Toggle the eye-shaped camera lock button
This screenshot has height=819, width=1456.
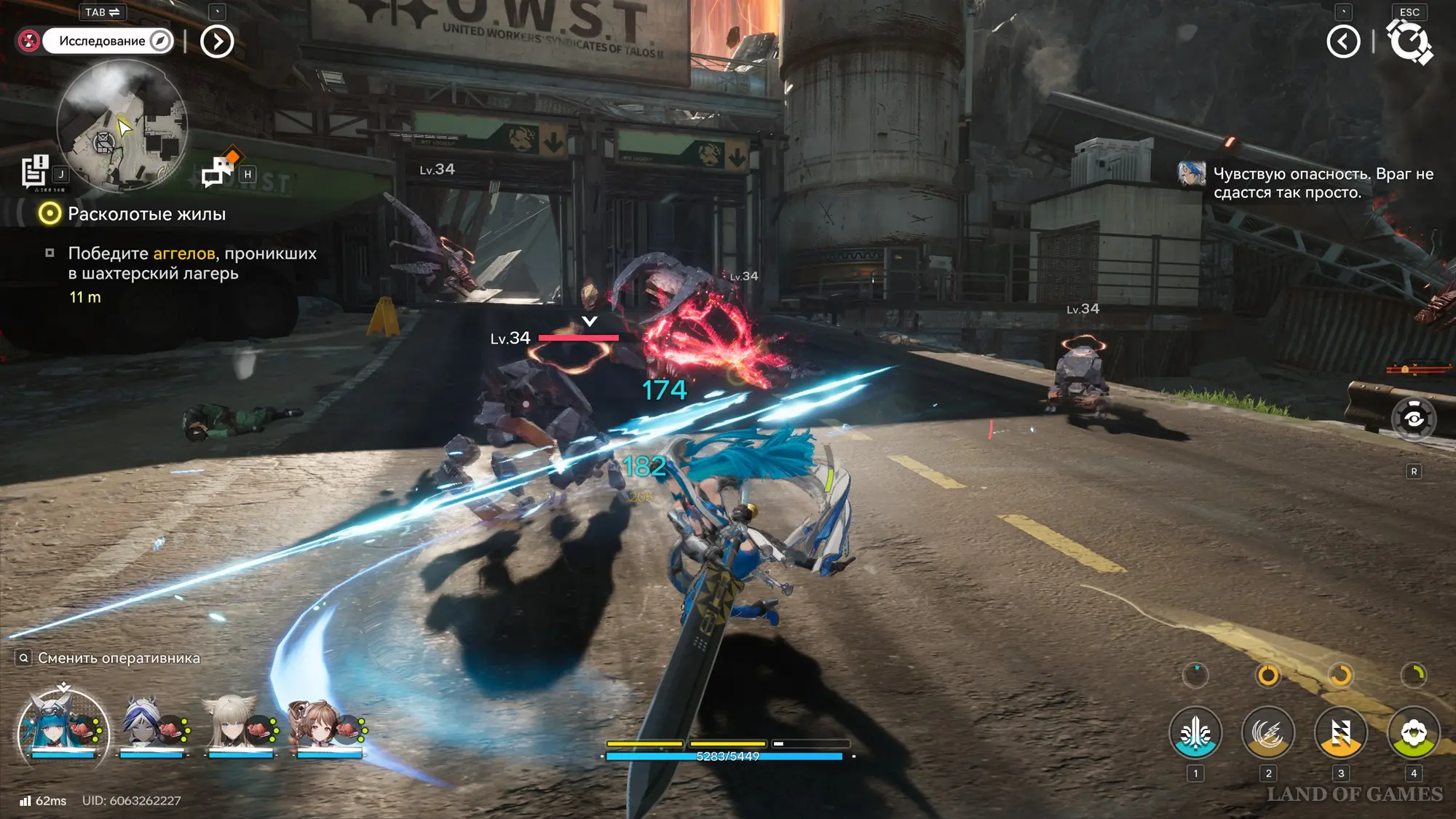[x=1413, y=419]
